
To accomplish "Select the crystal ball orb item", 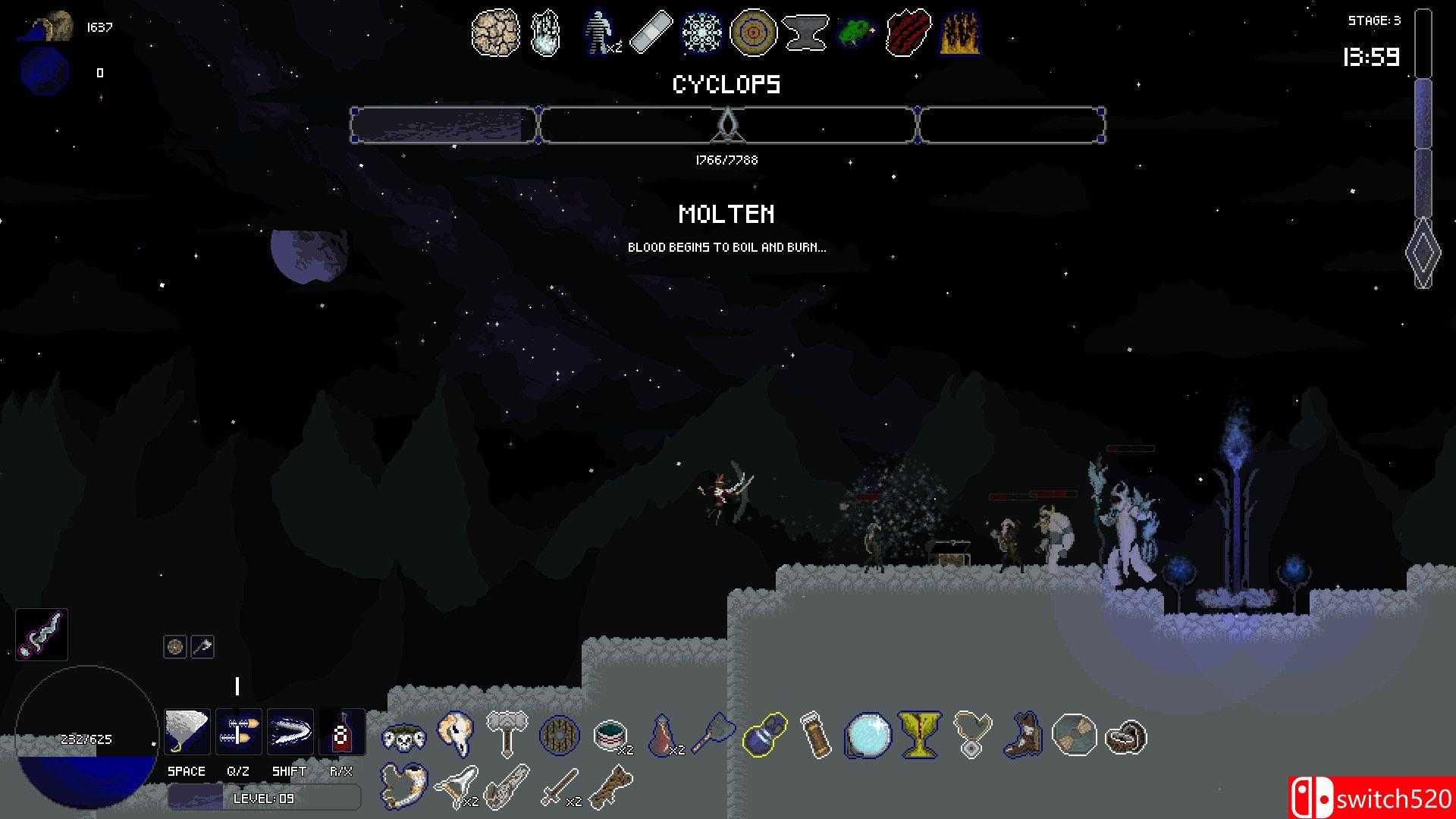I will point(868,735).
